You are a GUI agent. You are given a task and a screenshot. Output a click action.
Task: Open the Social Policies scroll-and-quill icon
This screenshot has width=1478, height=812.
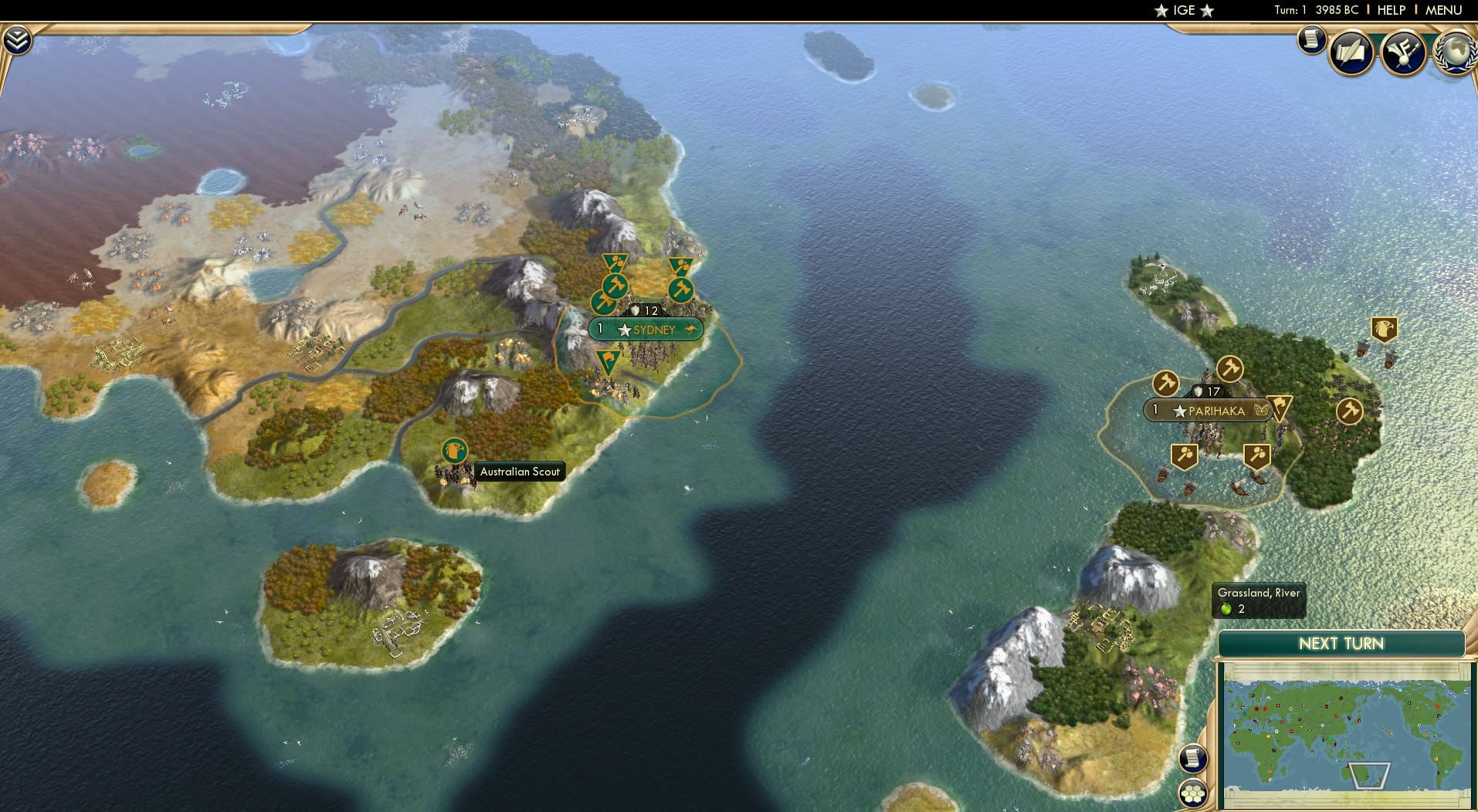[x=1353, y=53]
